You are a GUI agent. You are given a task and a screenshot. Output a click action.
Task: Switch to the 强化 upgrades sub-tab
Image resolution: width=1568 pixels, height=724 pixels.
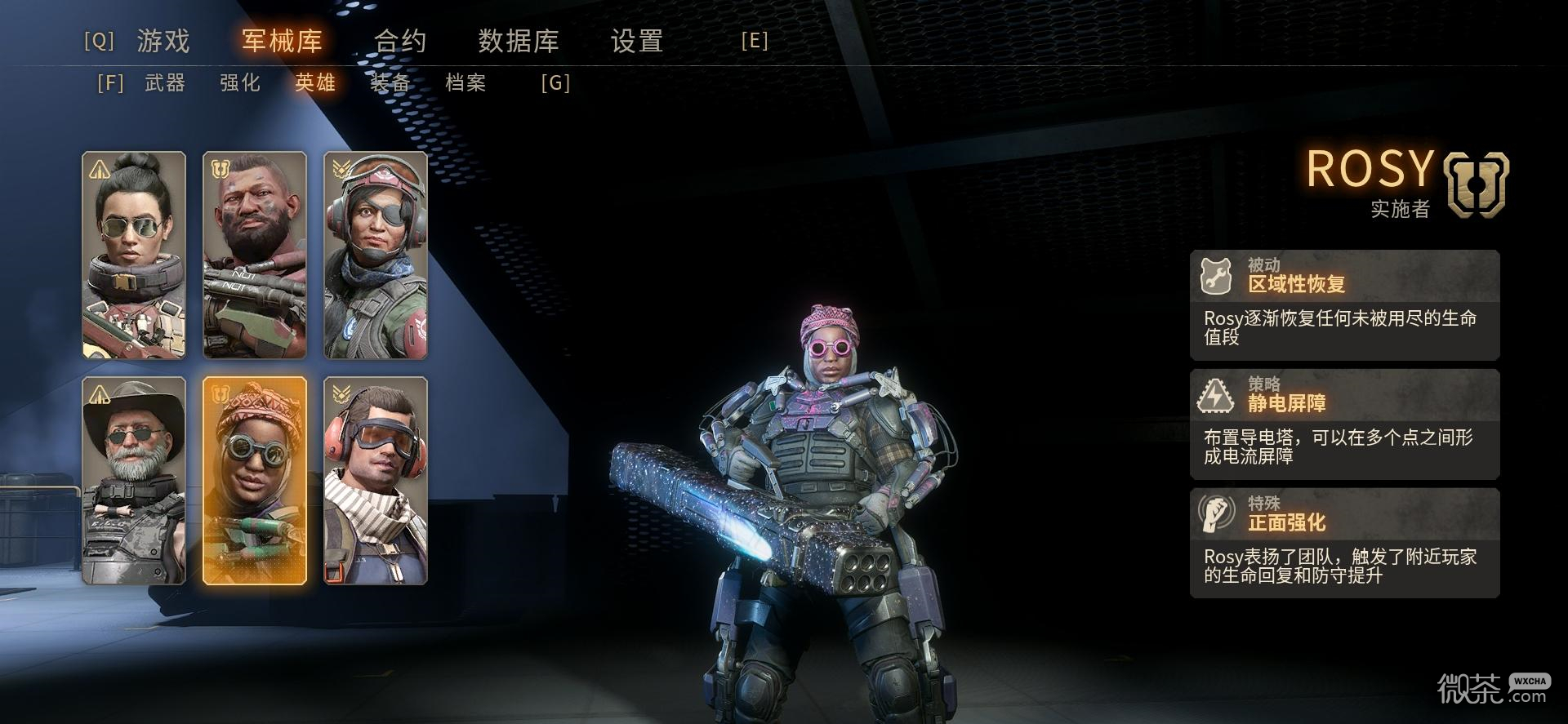pos(240,82)
